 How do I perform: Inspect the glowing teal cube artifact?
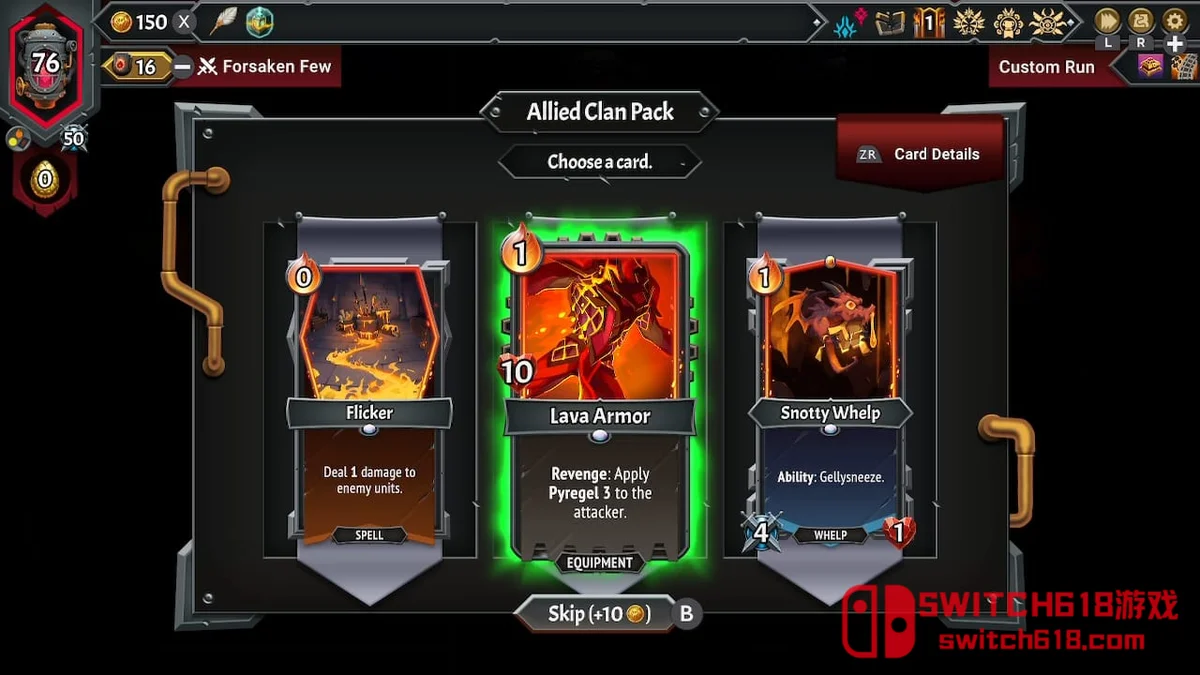click(x=259, y=21)
